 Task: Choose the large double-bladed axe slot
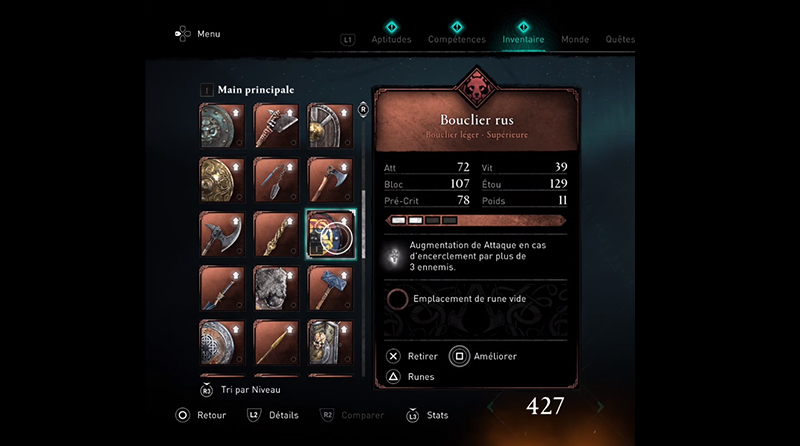(x=221, y=234)
